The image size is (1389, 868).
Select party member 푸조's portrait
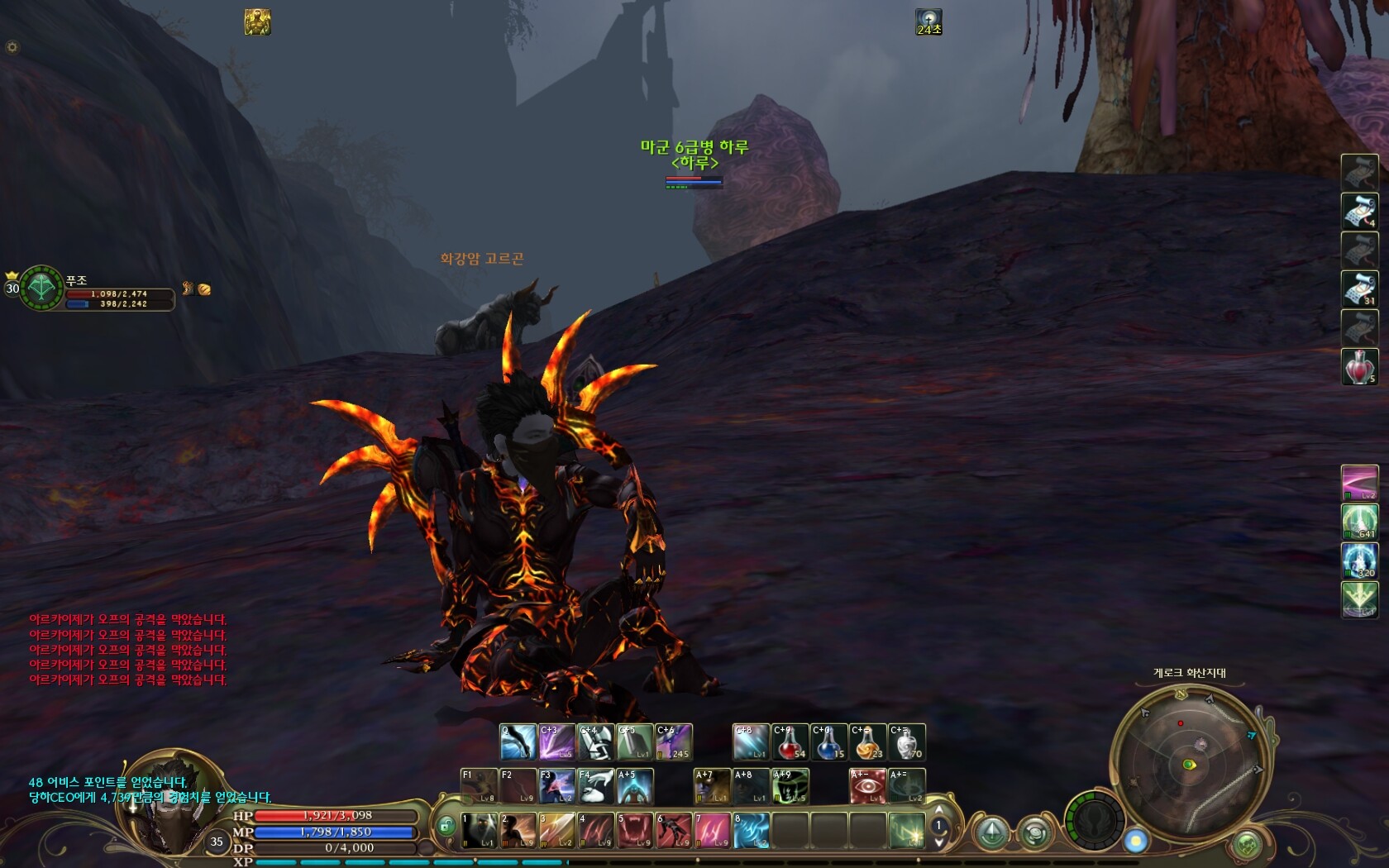coord(41,288)
